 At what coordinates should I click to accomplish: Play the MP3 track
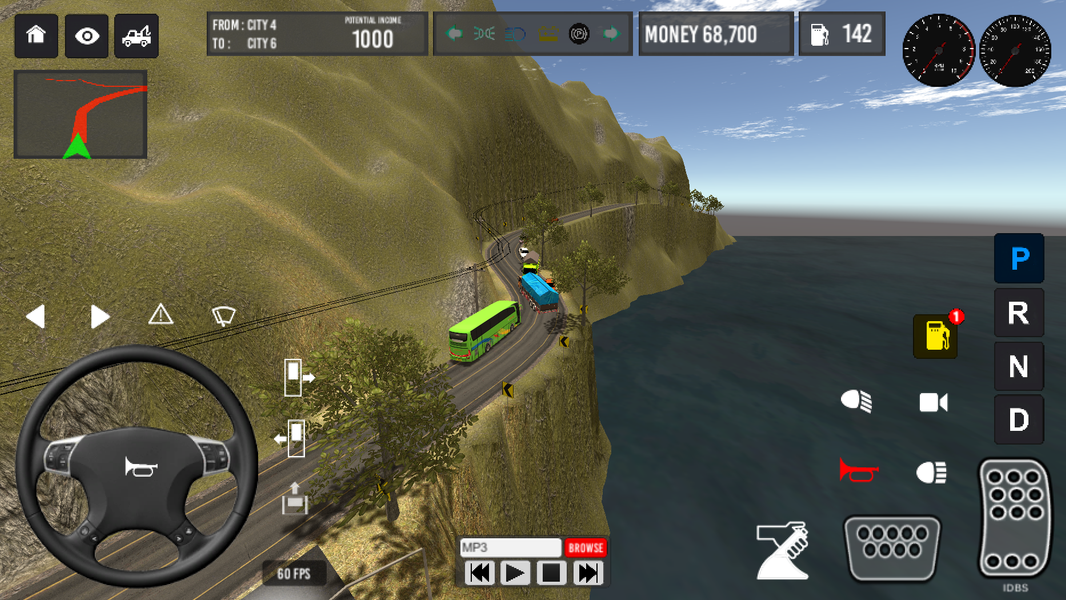point(514,573)
